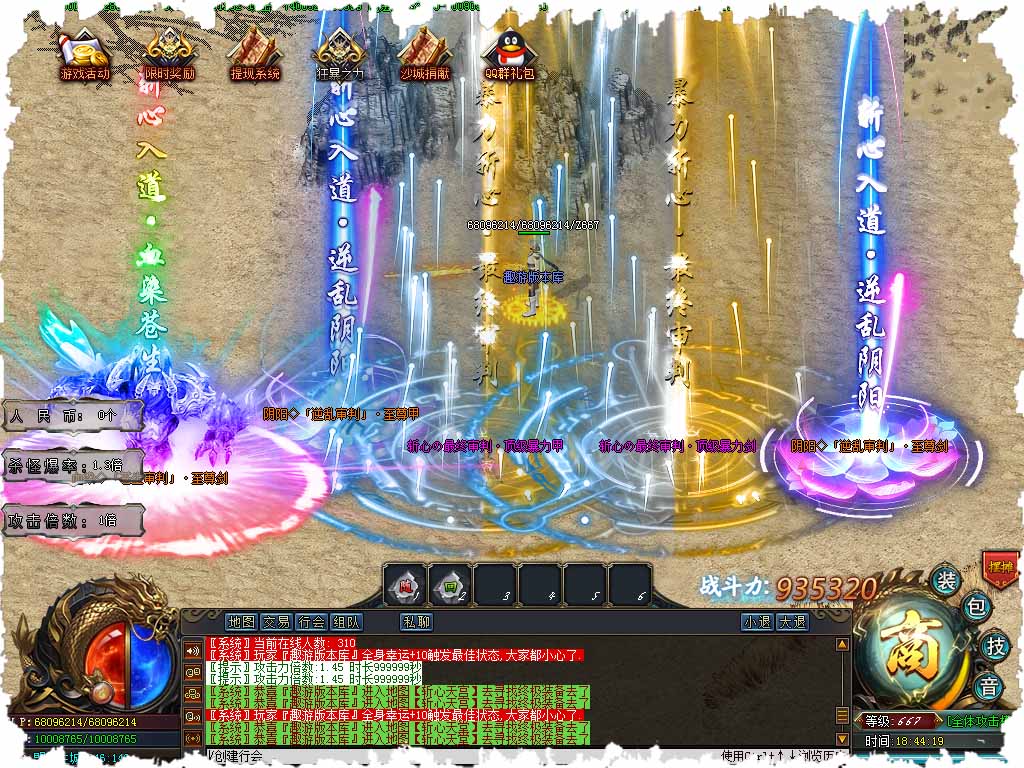This screenshot has width=1024, height=768.
Task: Open the 装 equipment round button
Action: pyautogui.click(x=945, y=580)
